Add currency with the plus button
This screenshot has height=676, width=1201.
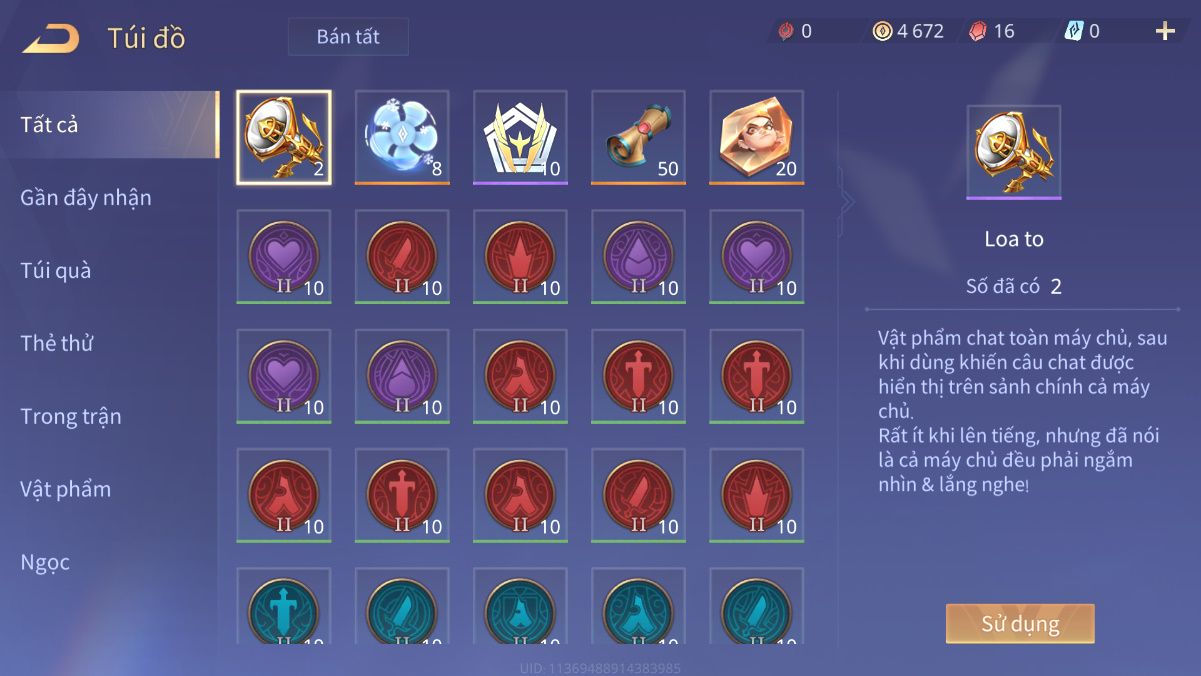click(x=1165, y=31)
